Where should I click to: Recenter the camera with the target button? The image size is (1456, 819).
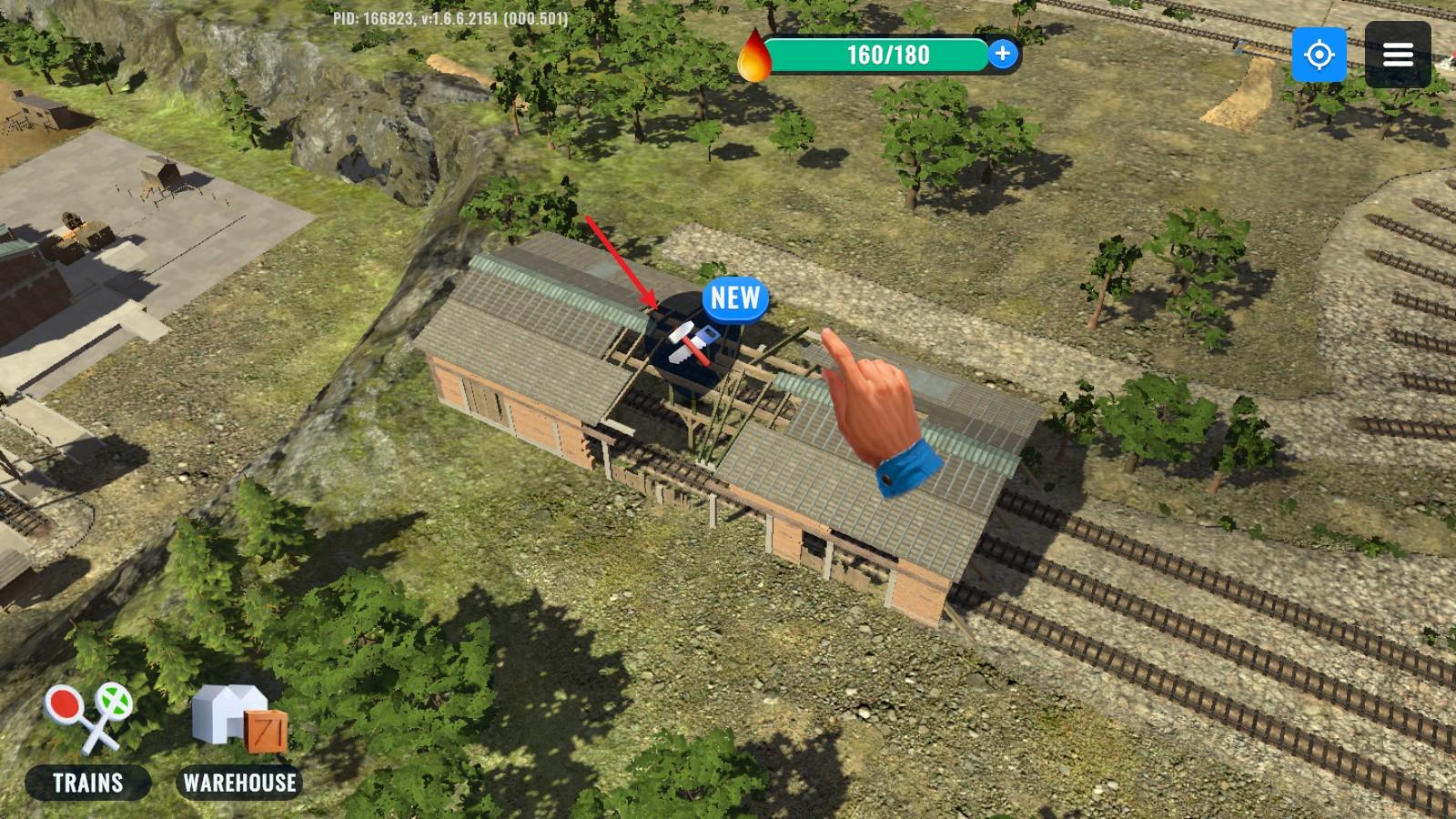tap(1319, 55)
